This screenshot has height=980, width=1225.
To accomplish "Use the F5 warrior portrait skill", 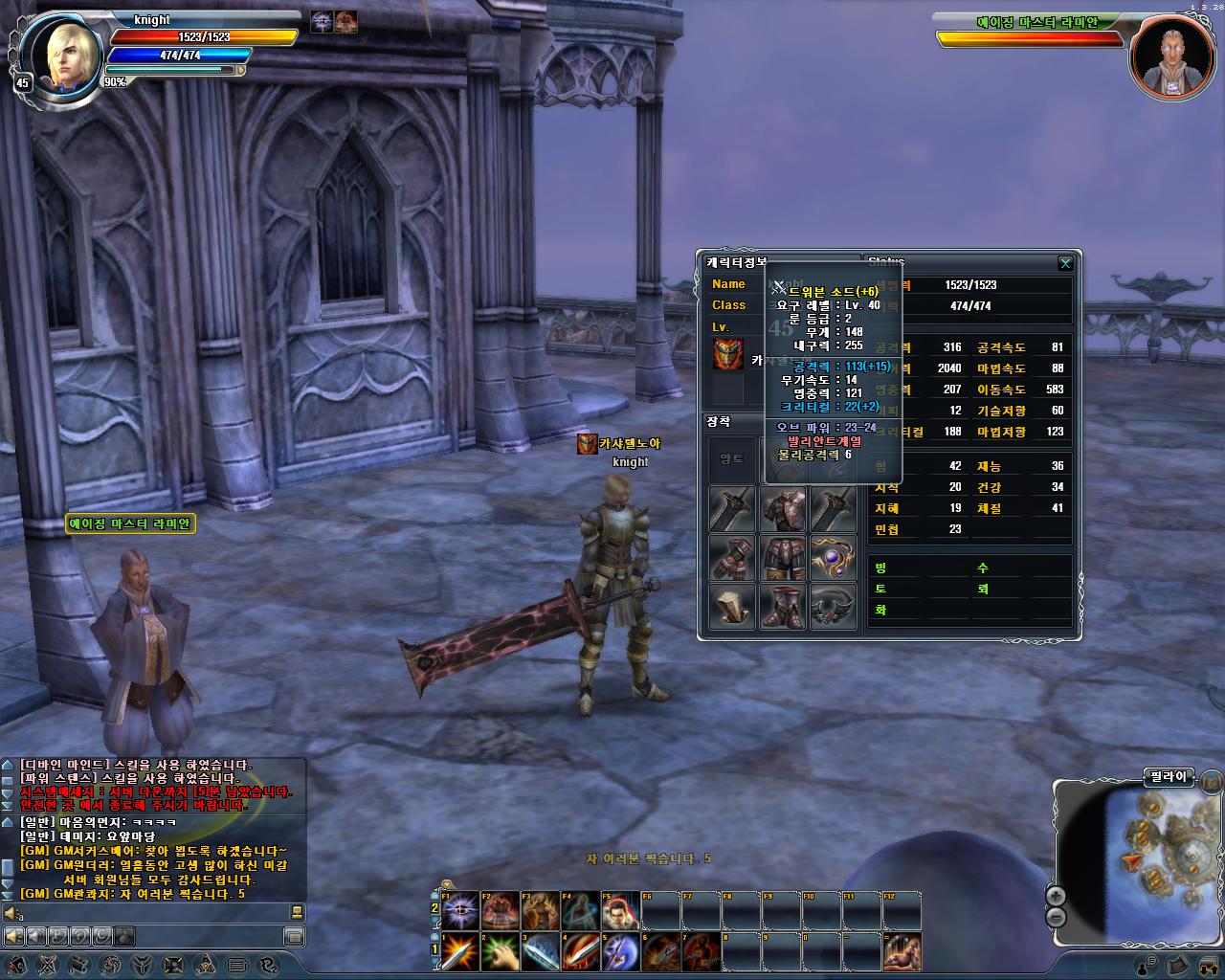I will 620,910.
